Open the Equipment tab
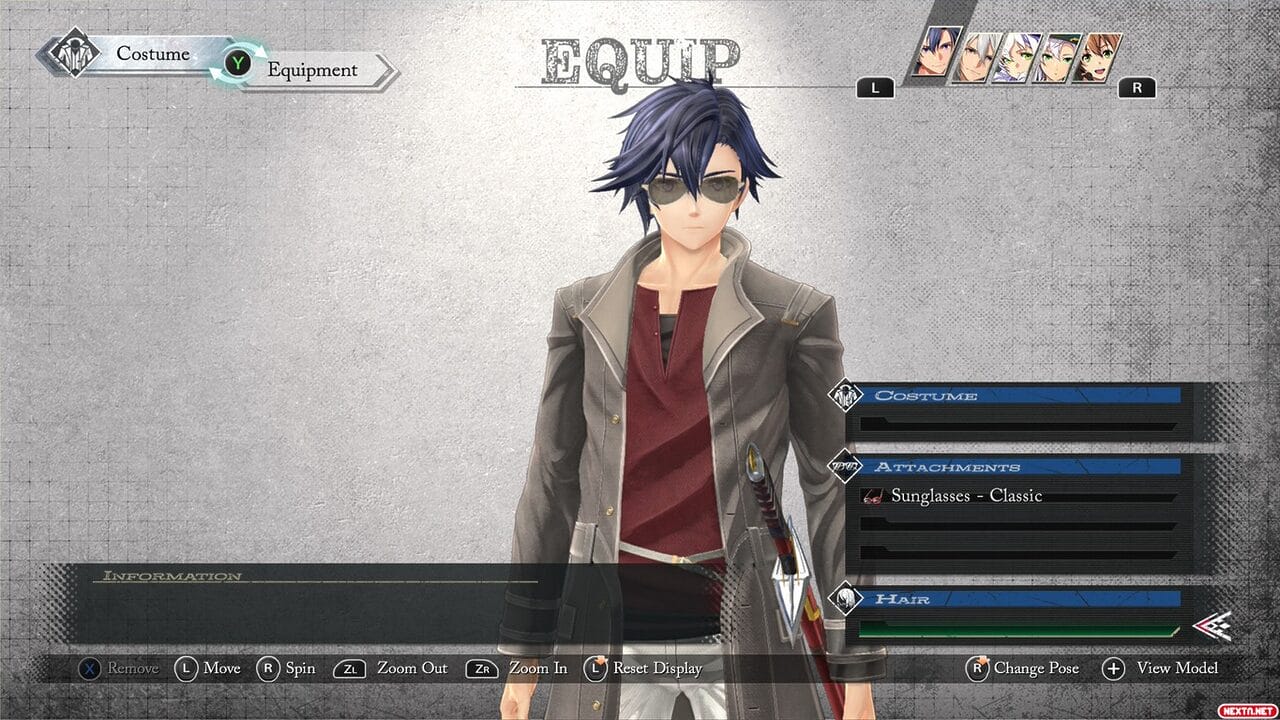 312,70
